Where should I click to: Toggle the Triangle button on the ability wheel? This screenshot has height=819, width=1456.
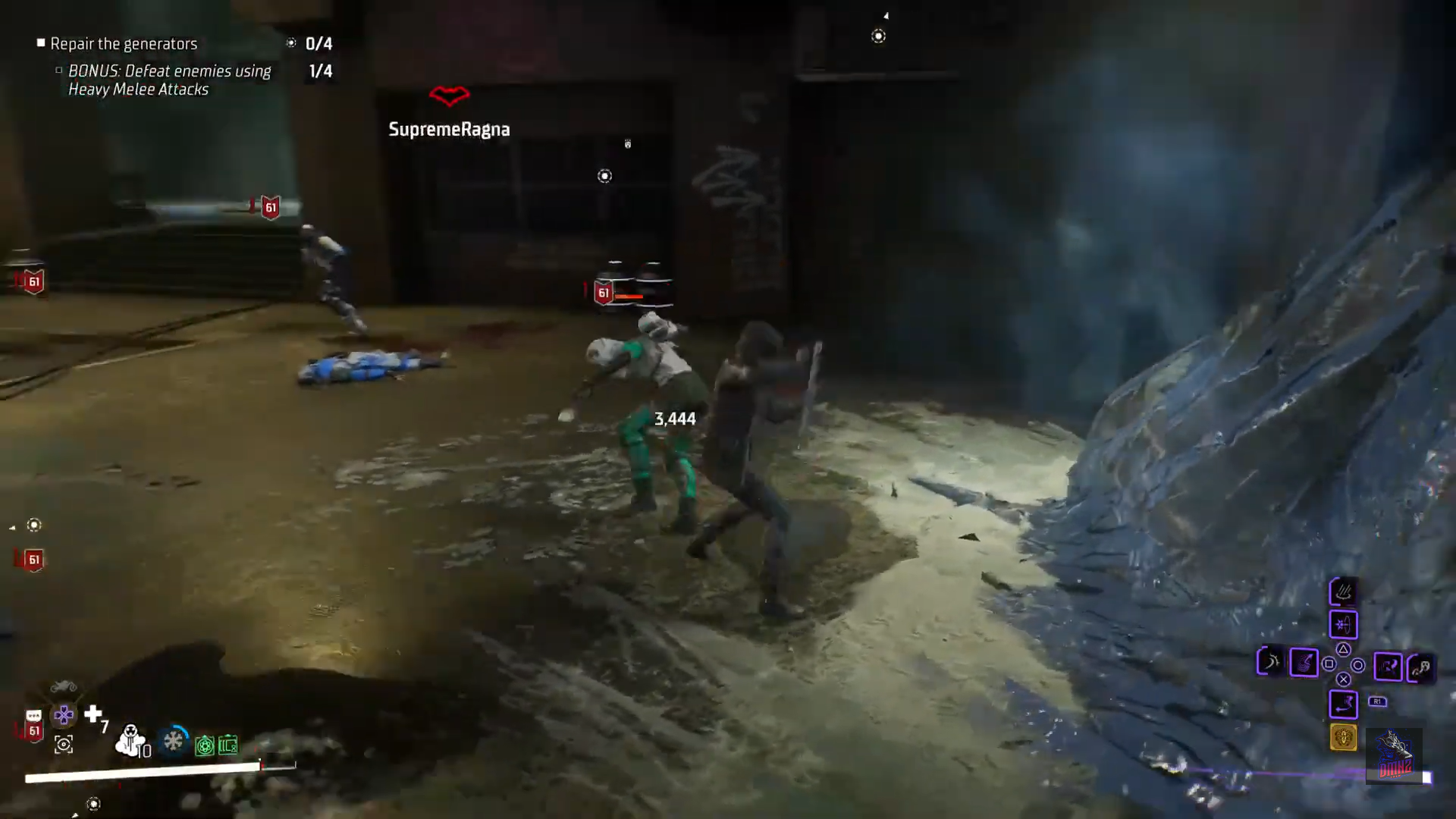1343,649
